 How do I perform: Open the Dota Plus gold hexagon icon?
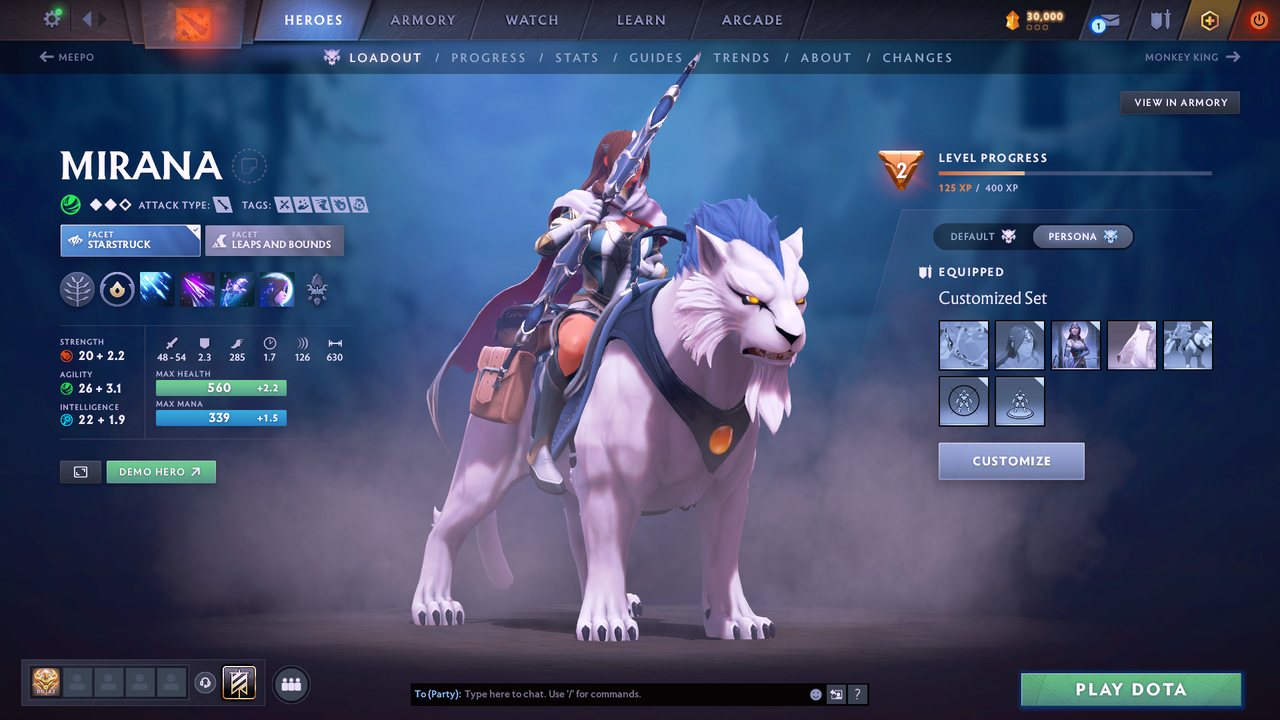pos(1209,19)
